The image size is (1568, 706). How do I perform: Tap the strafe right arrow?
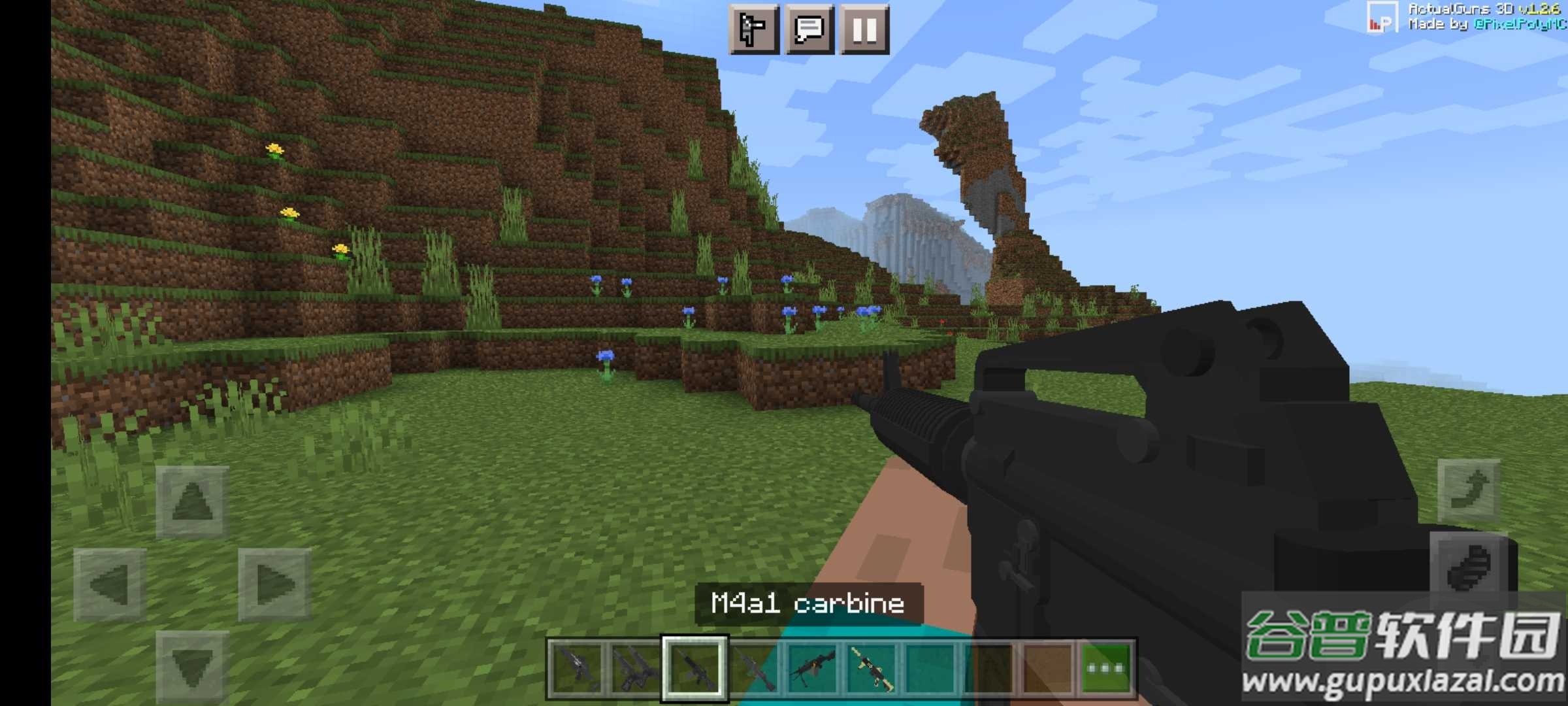click(x=274, y=584)
